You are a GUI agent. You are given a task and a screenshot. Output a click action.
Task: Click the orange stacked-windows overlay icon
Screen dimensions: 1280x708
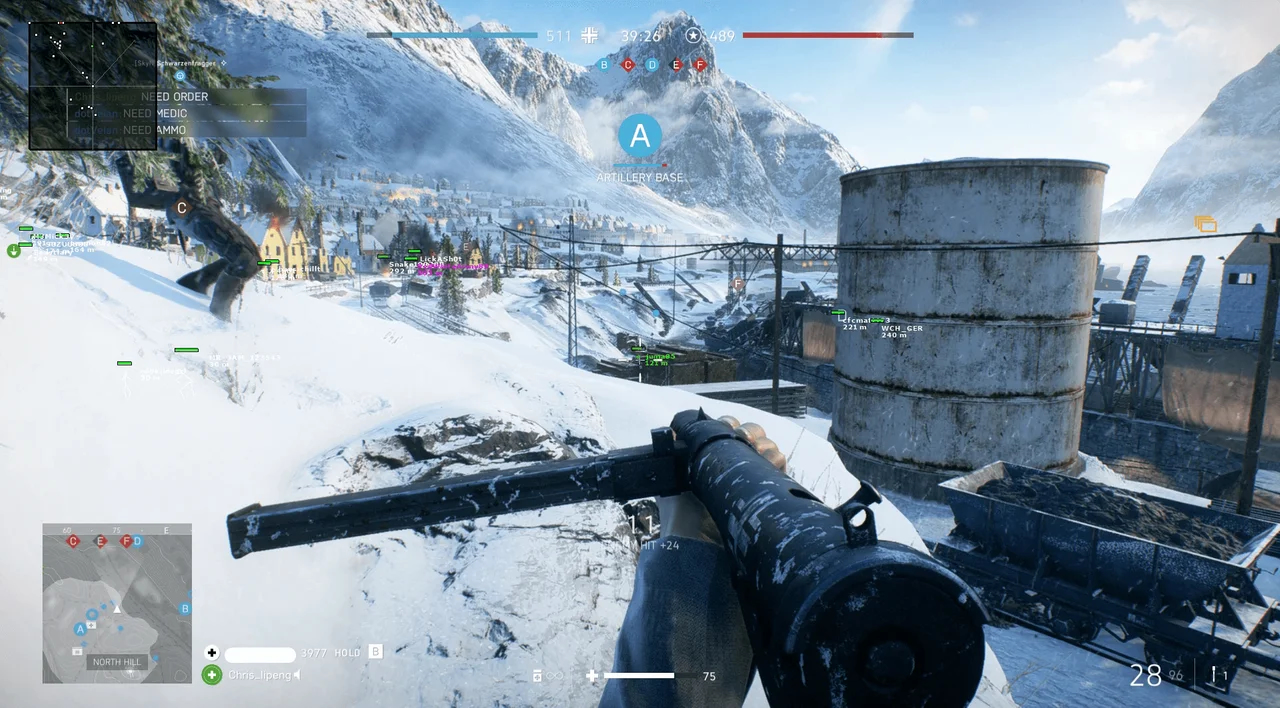(x=1206, y=224)
